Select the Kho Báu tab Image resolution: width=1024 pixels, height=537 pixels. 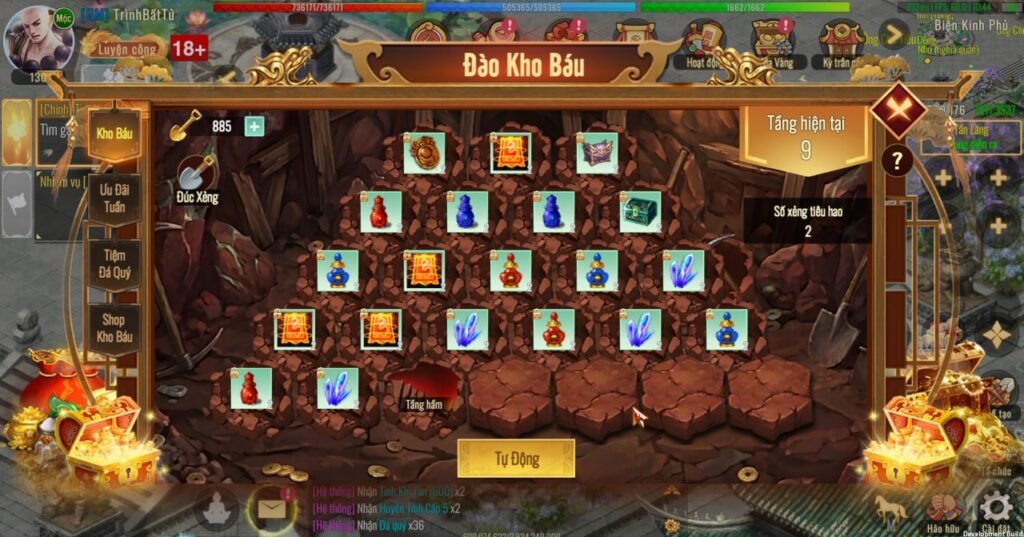coord(114,133)
